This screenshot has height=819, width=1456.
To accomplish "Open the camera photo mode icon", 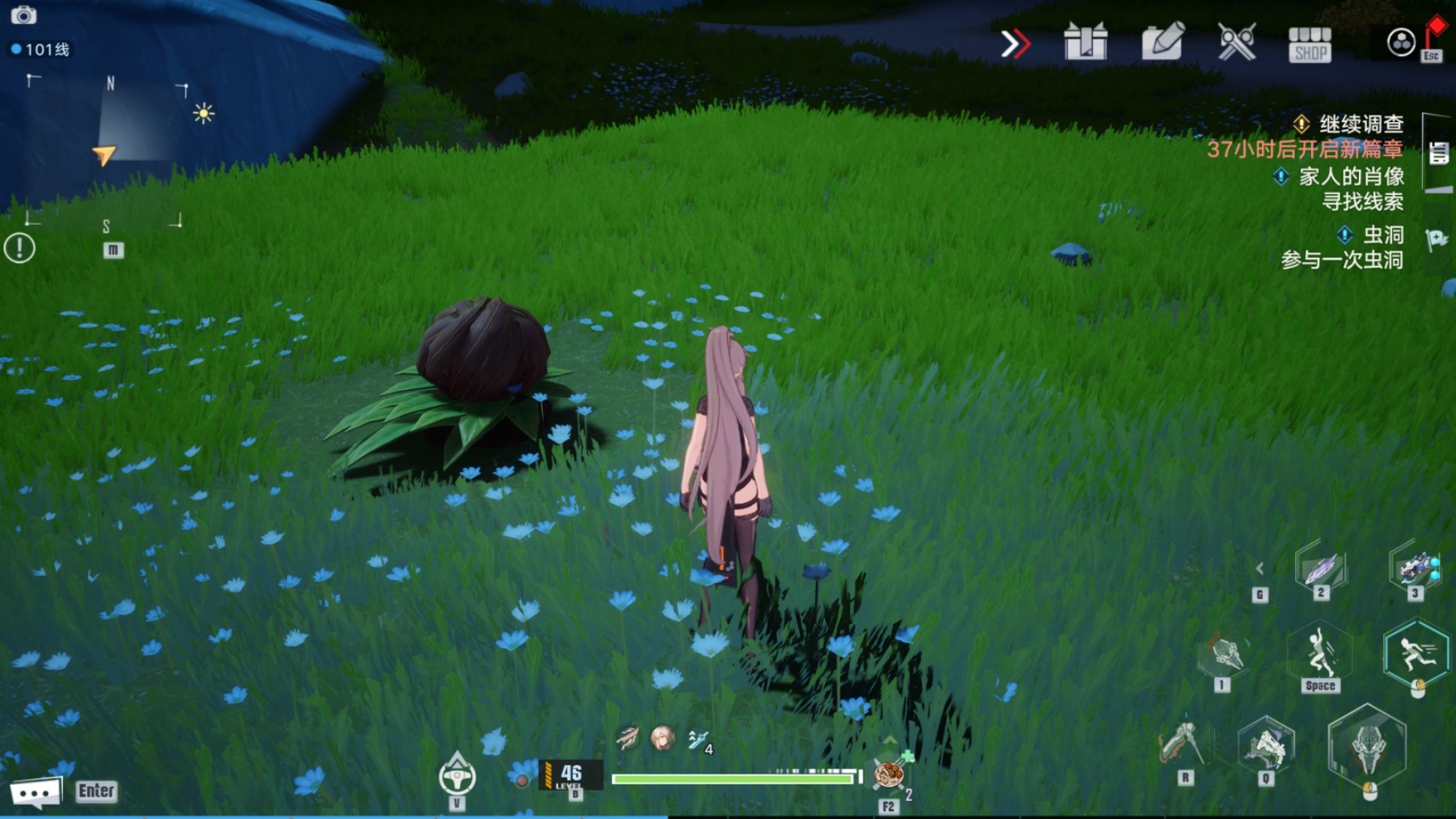I will point(23,15).
